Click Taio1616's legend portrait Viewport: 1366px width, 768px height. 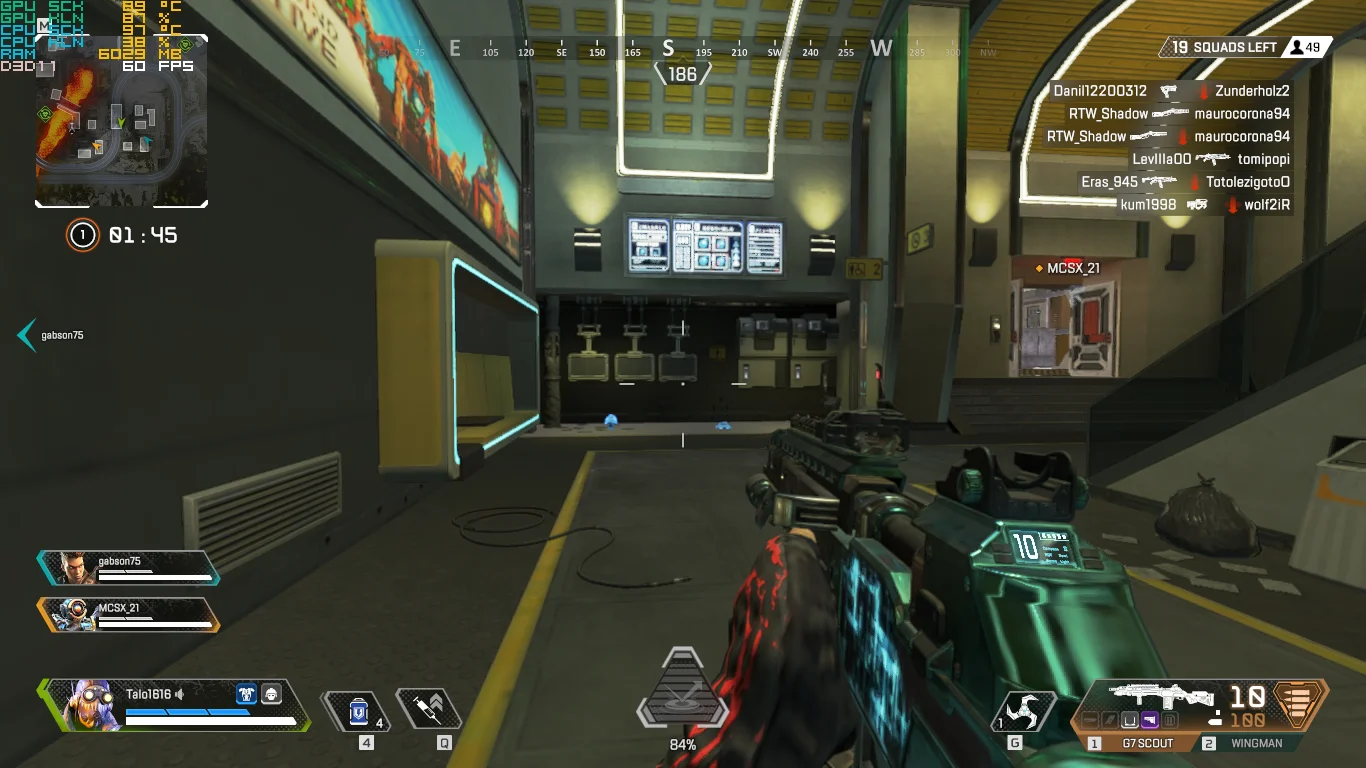83,704
